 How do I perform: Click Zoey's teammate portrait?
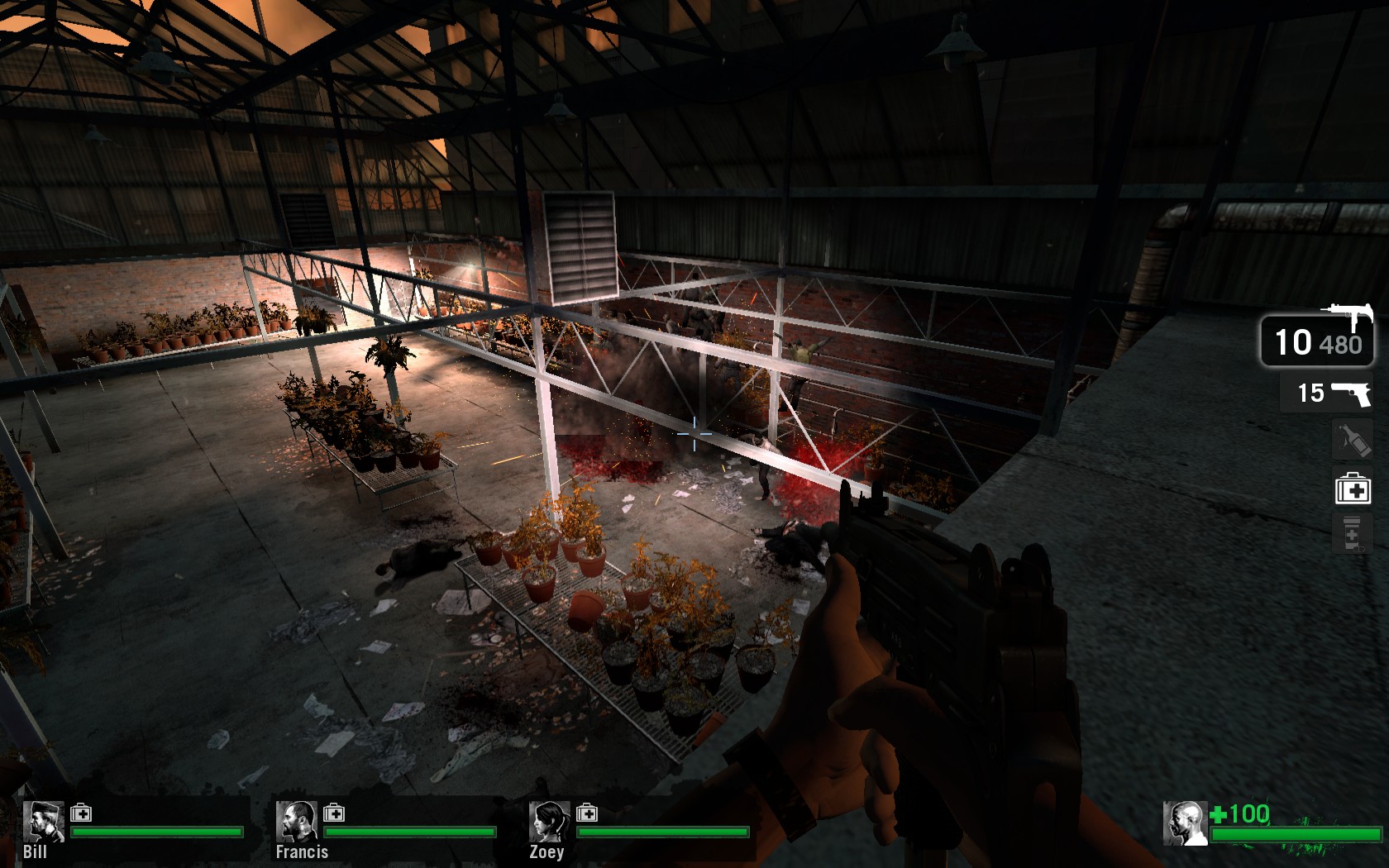click(x=548, y=821)
